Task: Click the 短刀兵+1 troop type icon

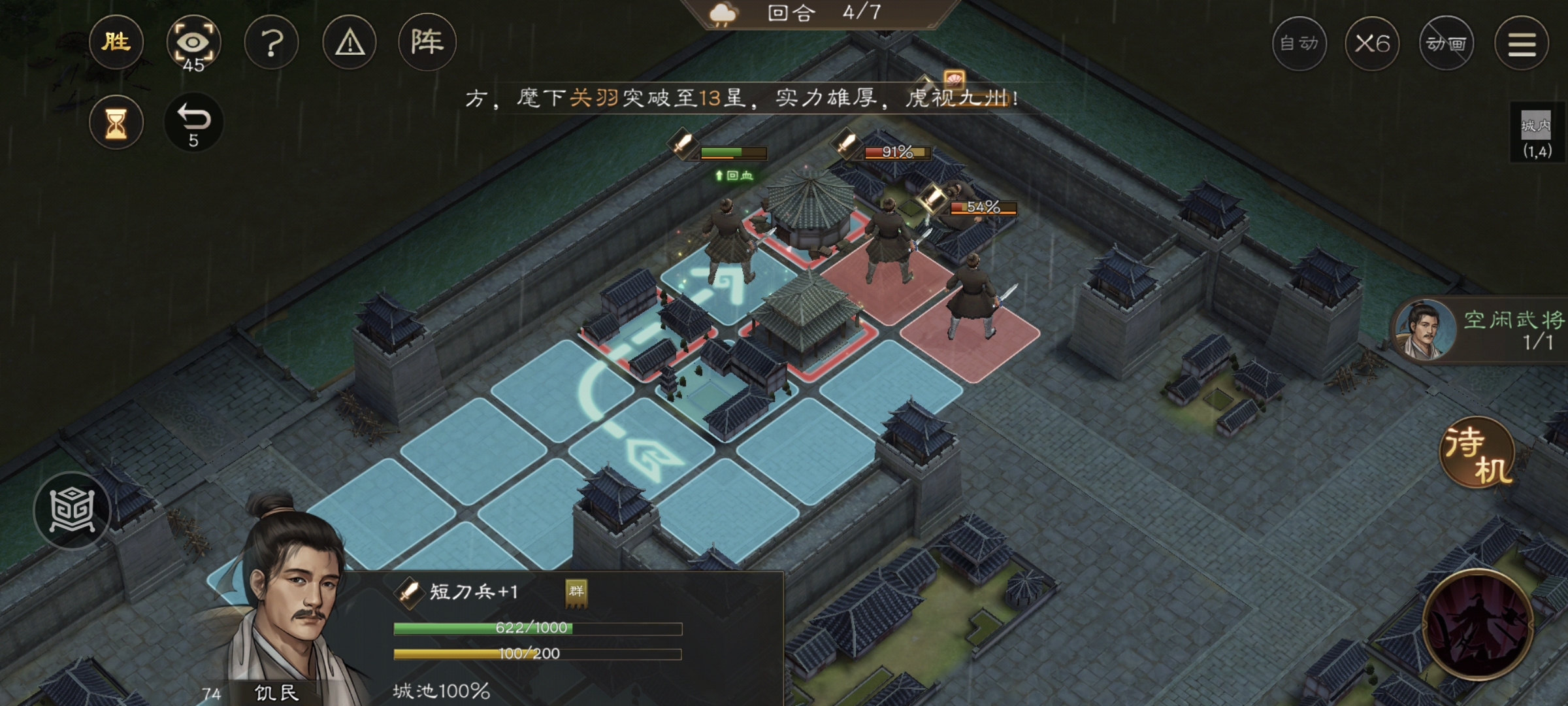Action: tap(409, 592)
